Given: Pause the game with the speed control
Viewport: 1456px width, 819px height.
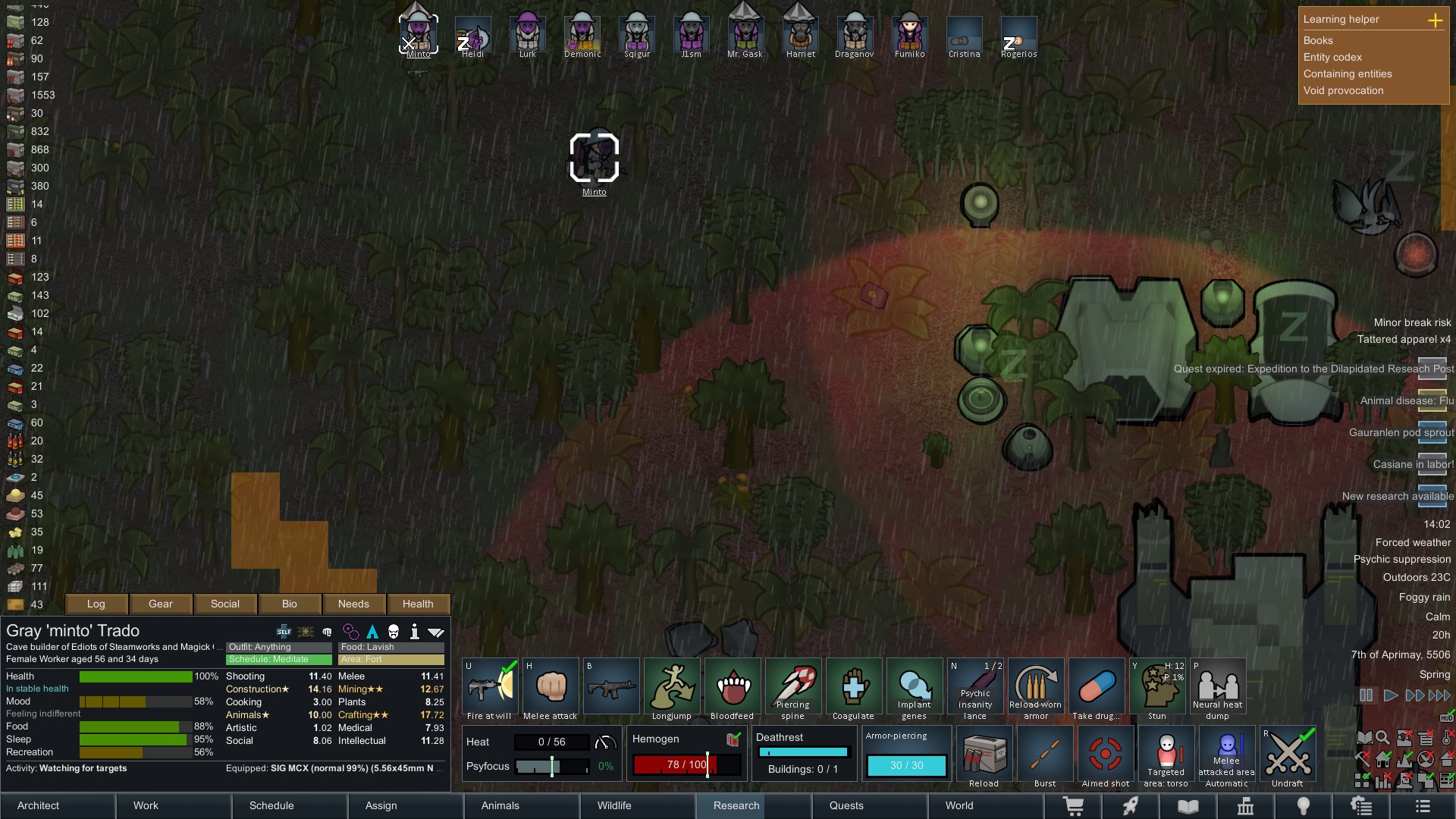Looking at the screenshot, I should tap(1366, 695).
